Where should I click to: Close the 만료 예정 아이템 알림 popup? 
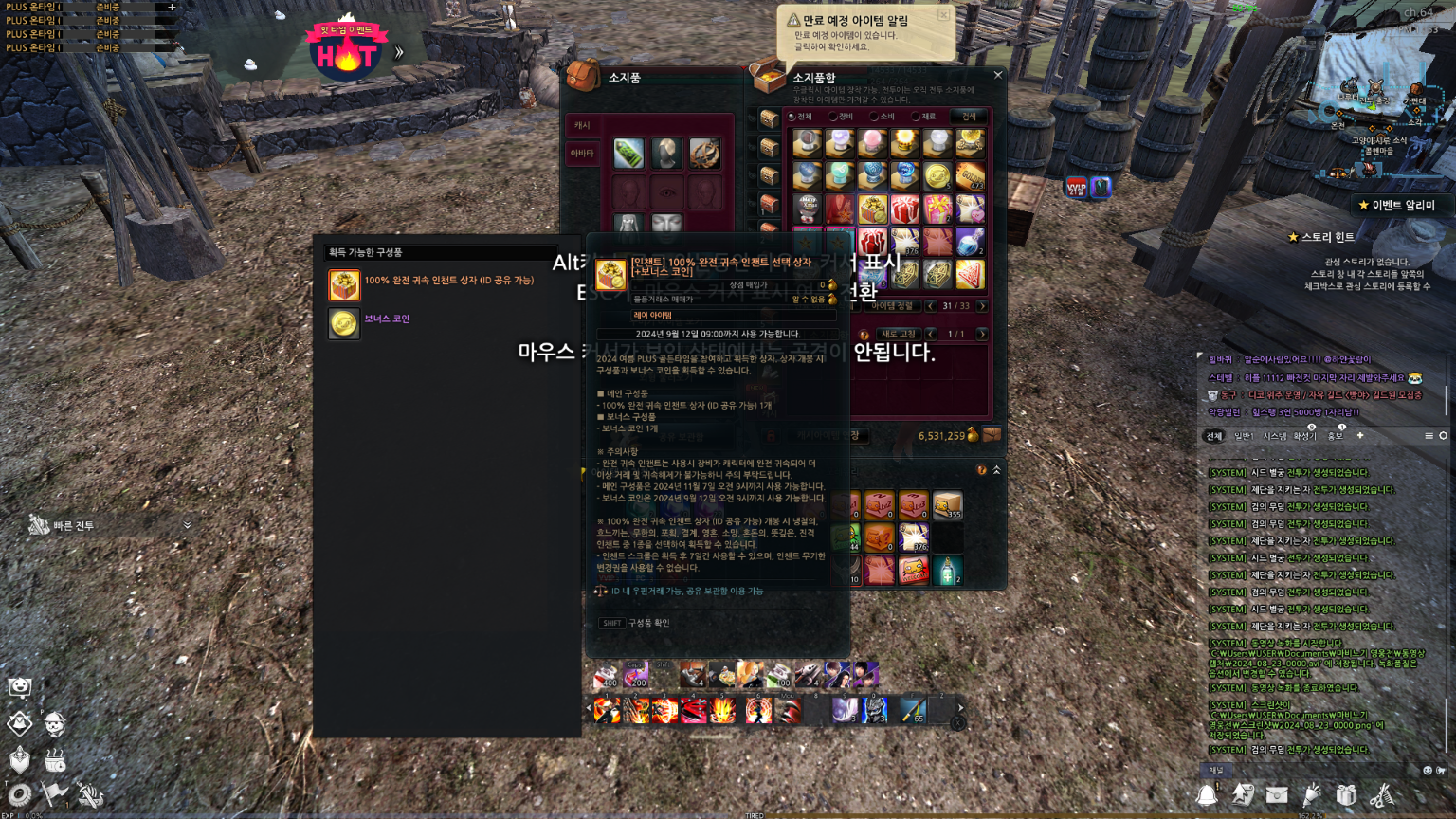tap(943, 15)
